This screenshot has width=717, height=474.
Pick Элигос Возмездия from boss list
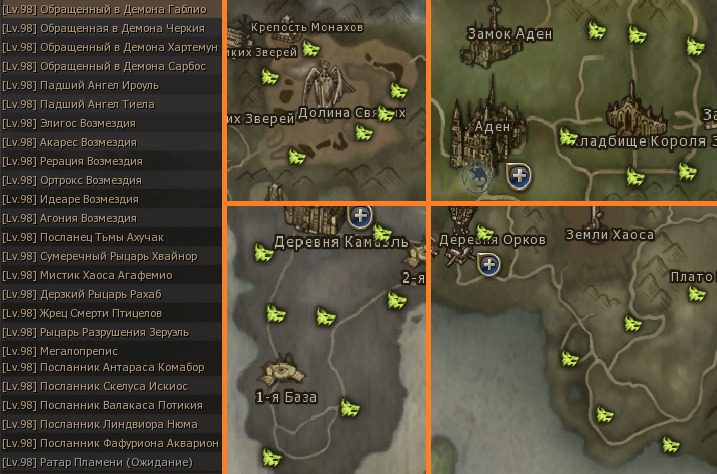110,123
